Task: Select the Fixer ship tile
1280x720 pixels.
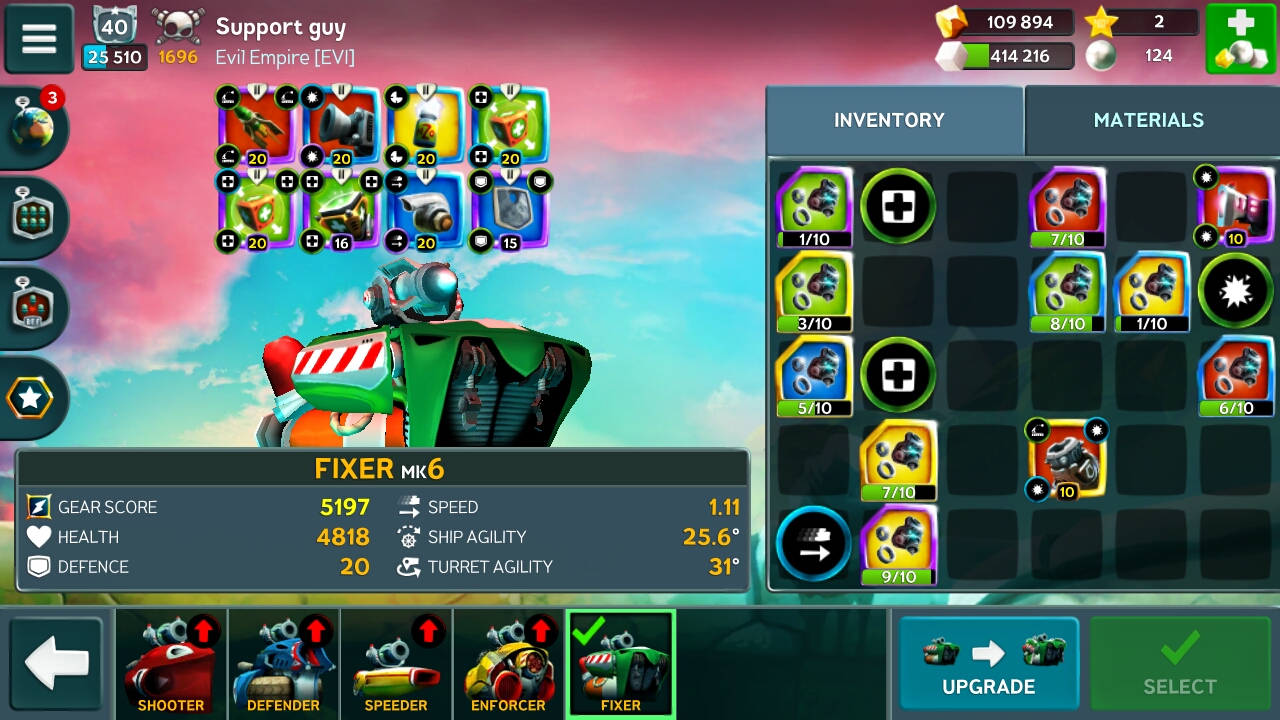Action: tap(620, 664)
